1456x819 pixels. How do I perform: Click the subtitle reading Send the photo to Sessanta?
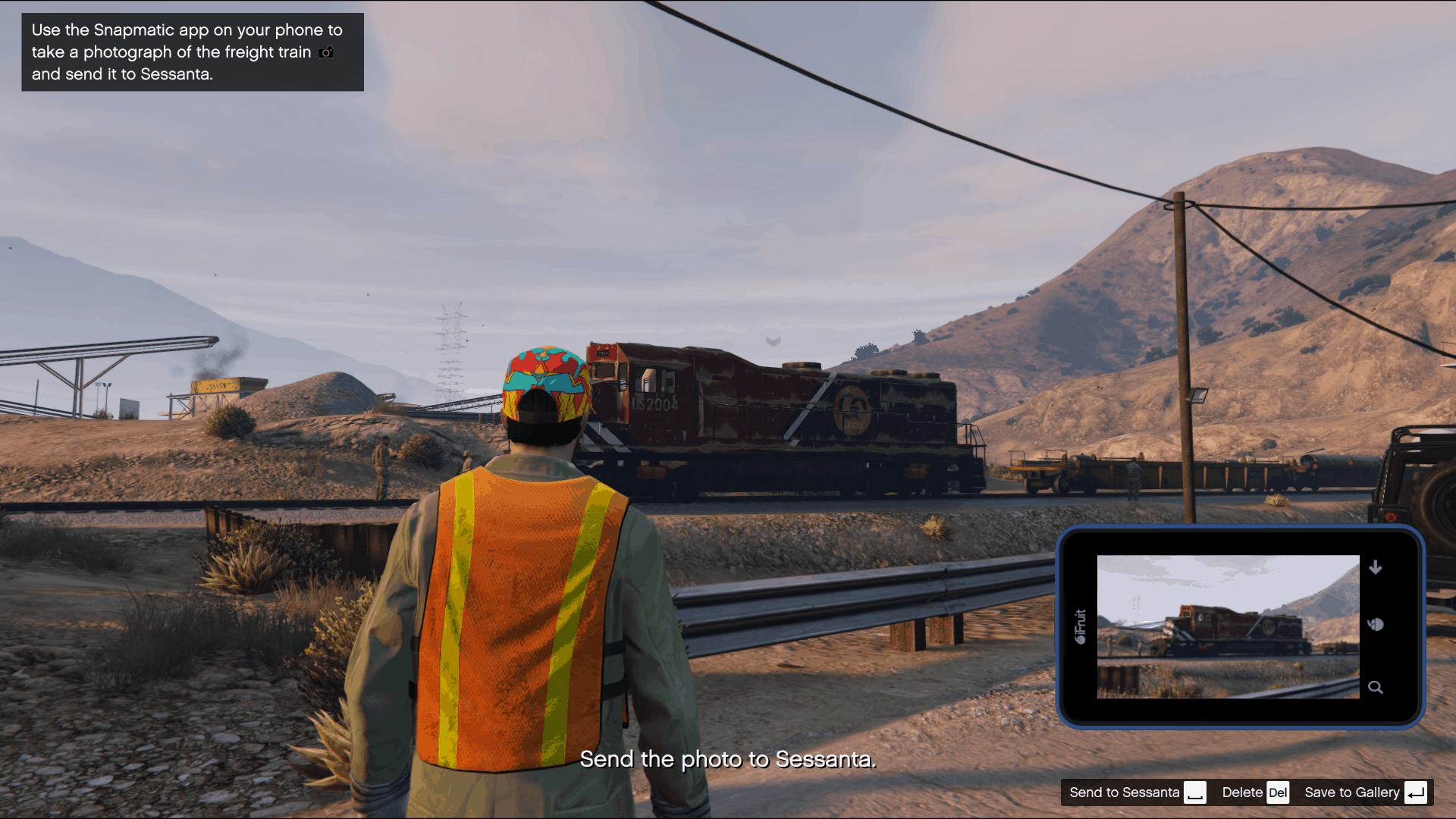click(729, 759)
